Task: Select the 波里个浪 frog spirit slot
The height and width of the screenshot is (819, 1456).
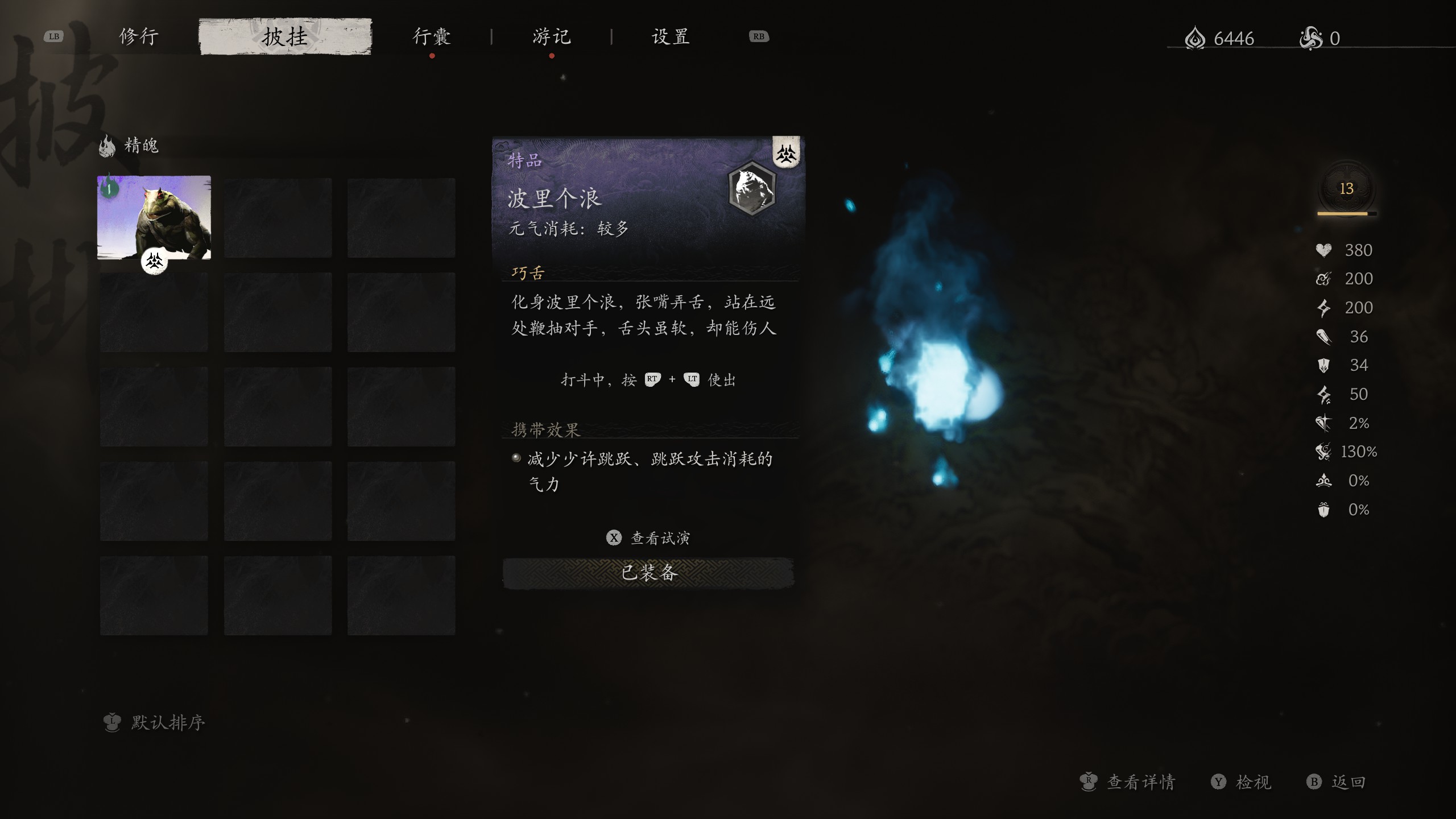Action: [154, 218]
